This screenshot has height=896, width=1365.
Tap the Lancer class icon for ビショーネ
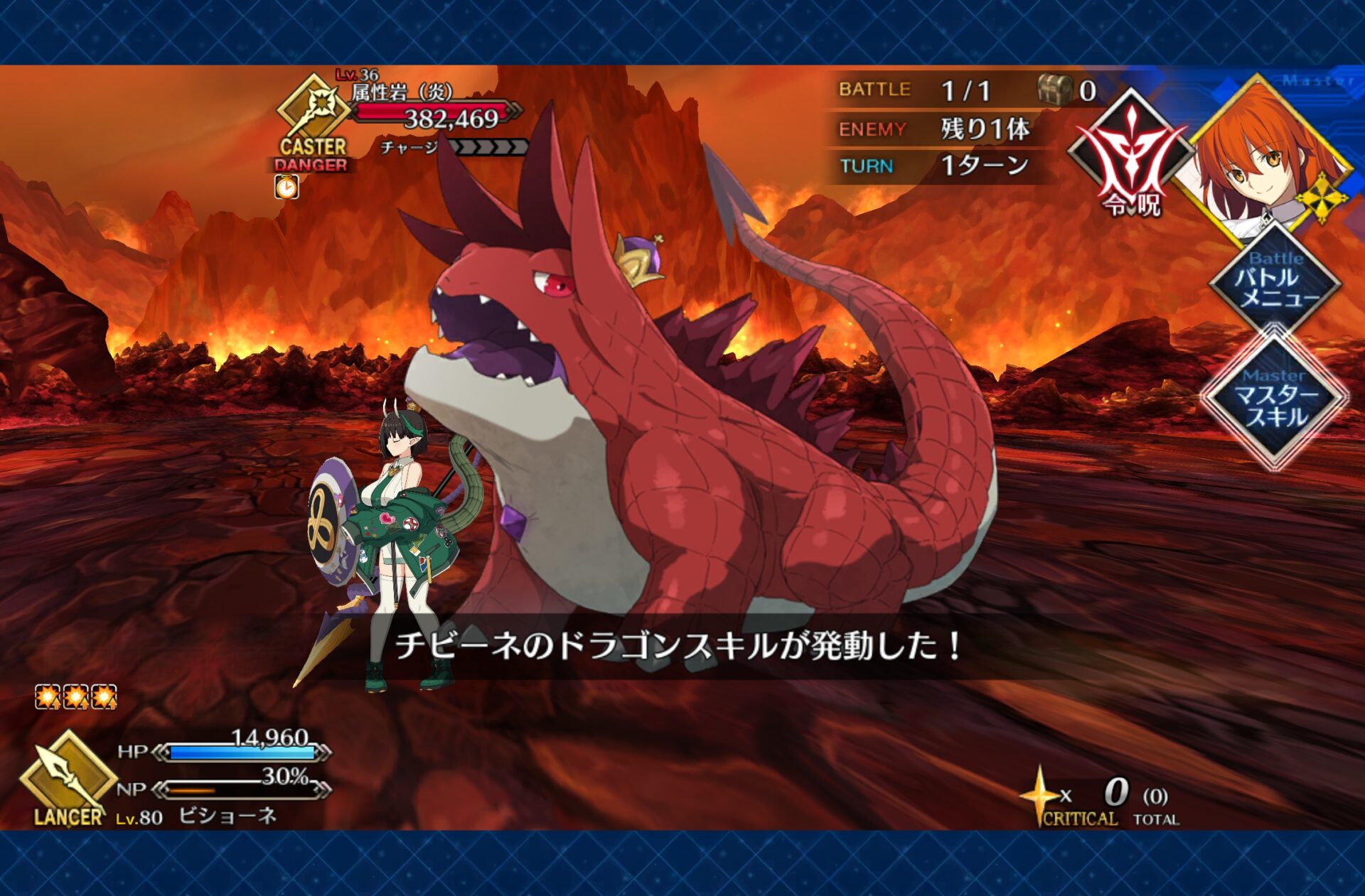(x=68, y=776)
